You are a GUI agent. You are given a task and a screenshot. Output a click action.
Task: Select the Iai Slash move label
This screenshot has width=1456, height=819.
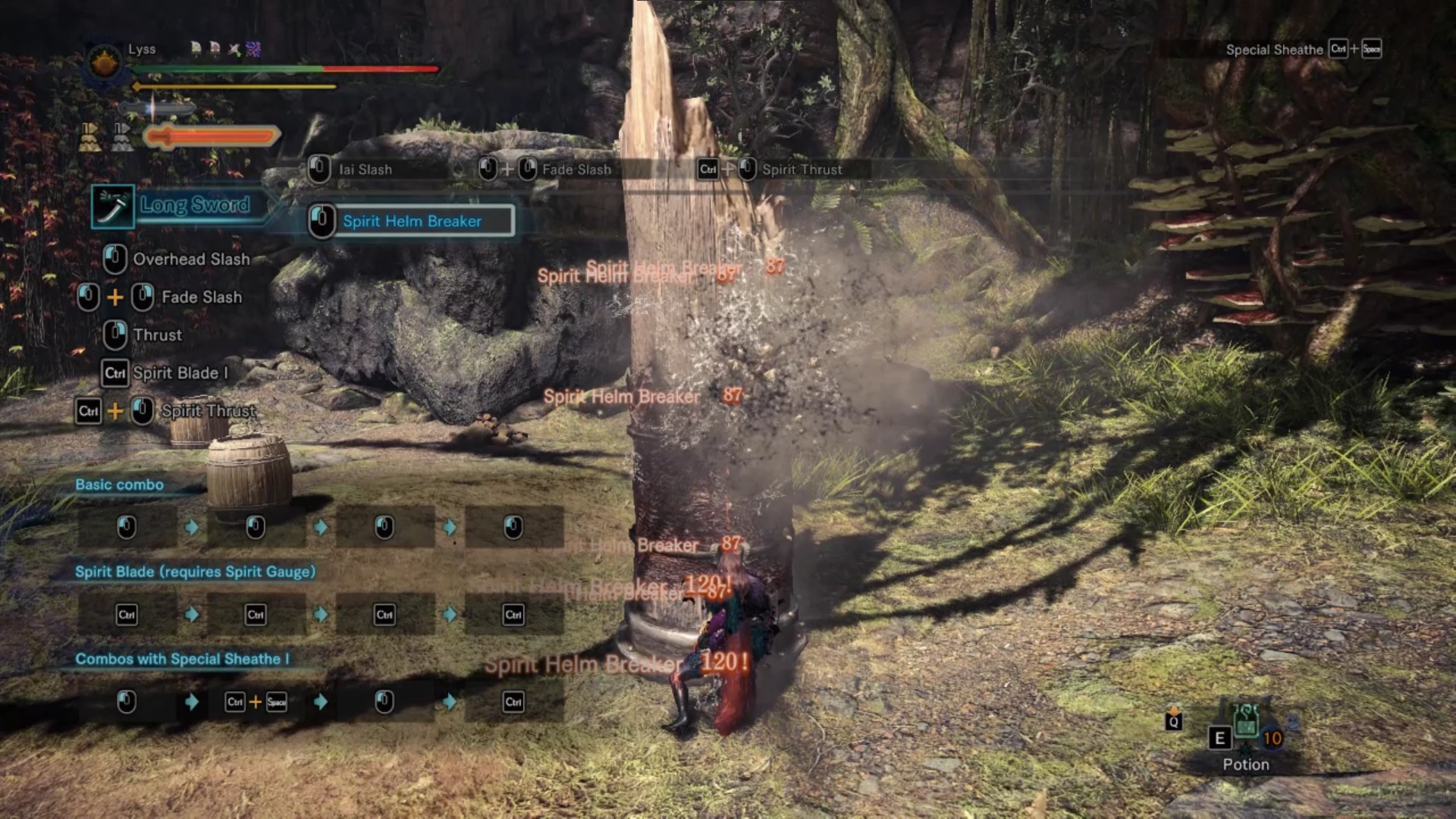[365, 170]
